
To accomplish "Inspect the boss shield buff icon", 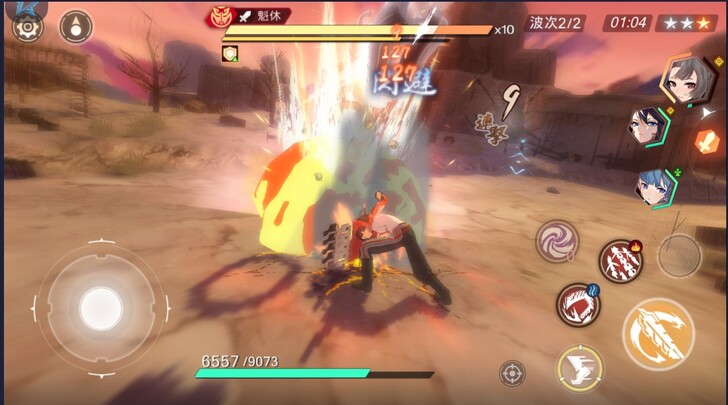I will pos(229,53).
